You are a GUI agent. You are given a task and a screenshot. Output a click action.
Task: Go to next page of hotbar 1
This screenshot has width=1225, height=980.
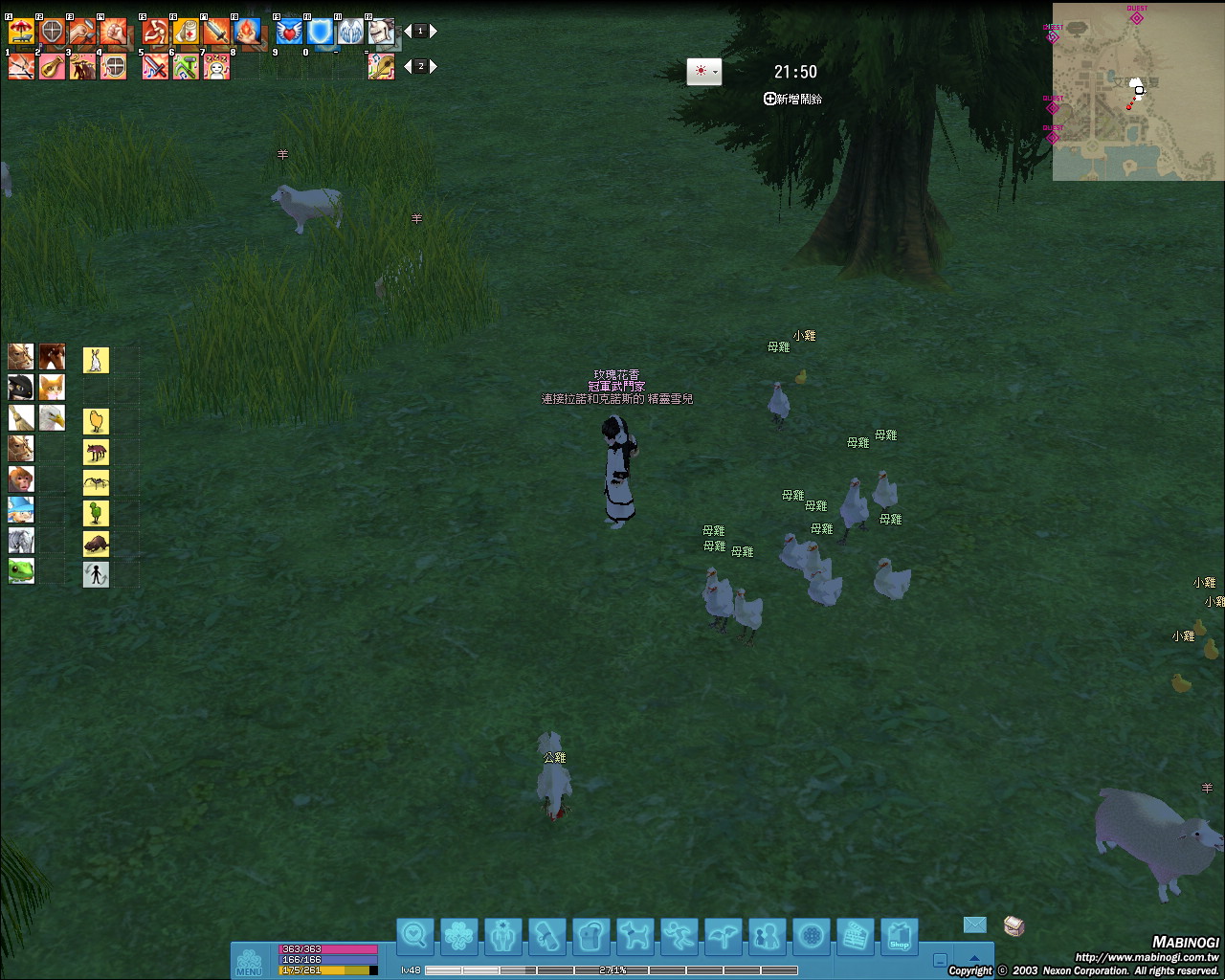(434, 32)
